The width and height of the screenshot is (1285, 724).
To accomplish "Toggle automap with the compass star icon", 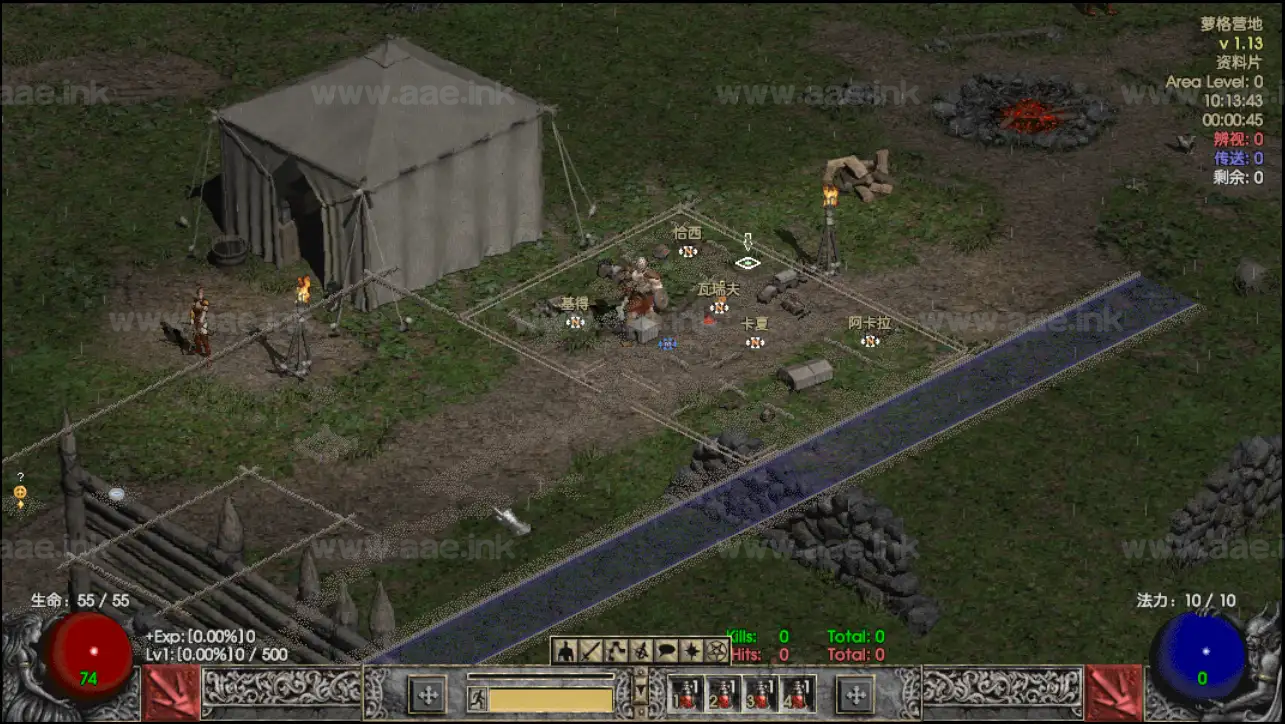I will point(691,651).
